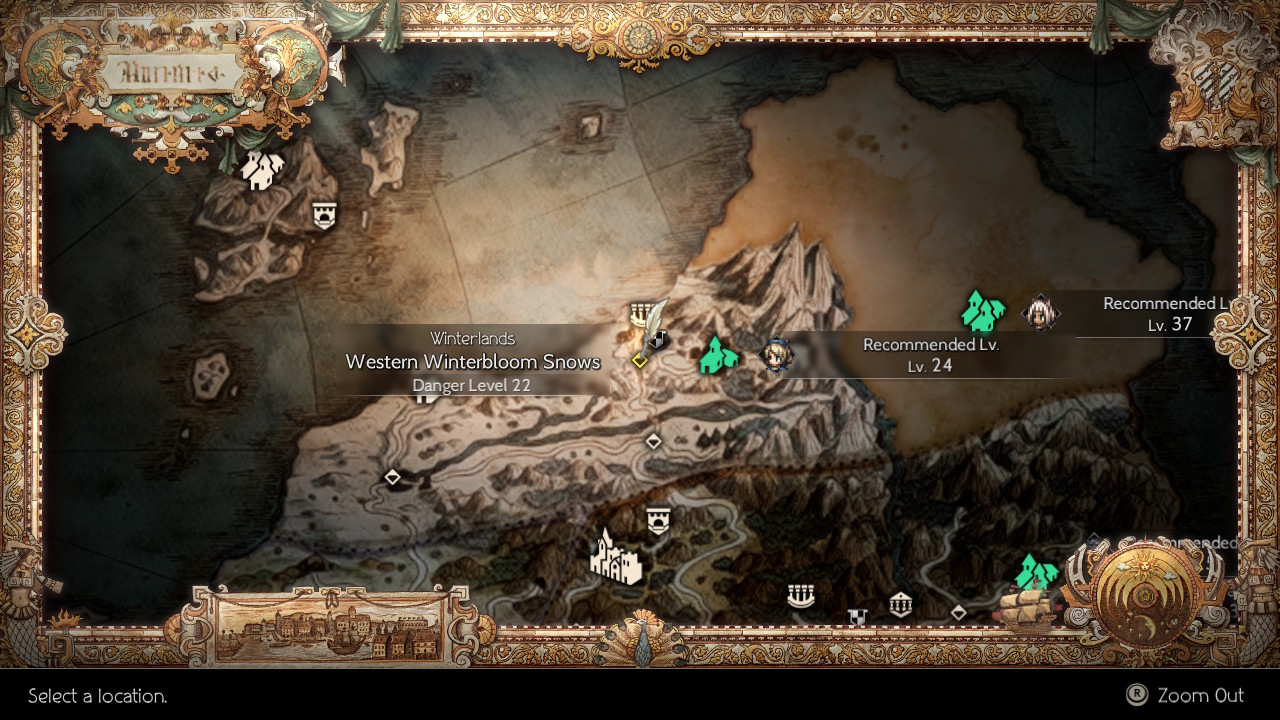Click the Western Winterbloom Snows location label
Screen dimensions: 1280x720
click(472, 361)
